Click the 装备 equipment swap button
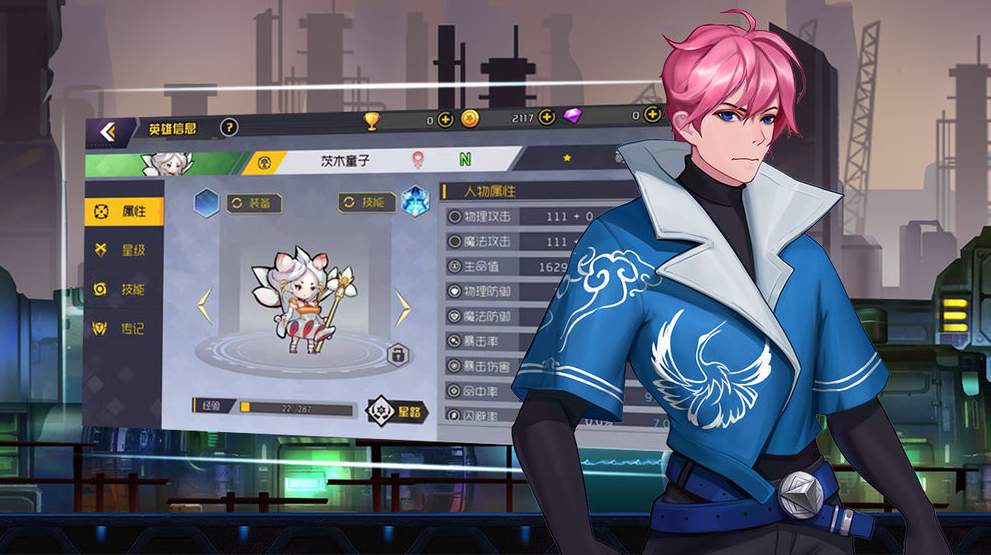This screenshot has height=555, width=991. pyautogui.click(x=254, y=203)
